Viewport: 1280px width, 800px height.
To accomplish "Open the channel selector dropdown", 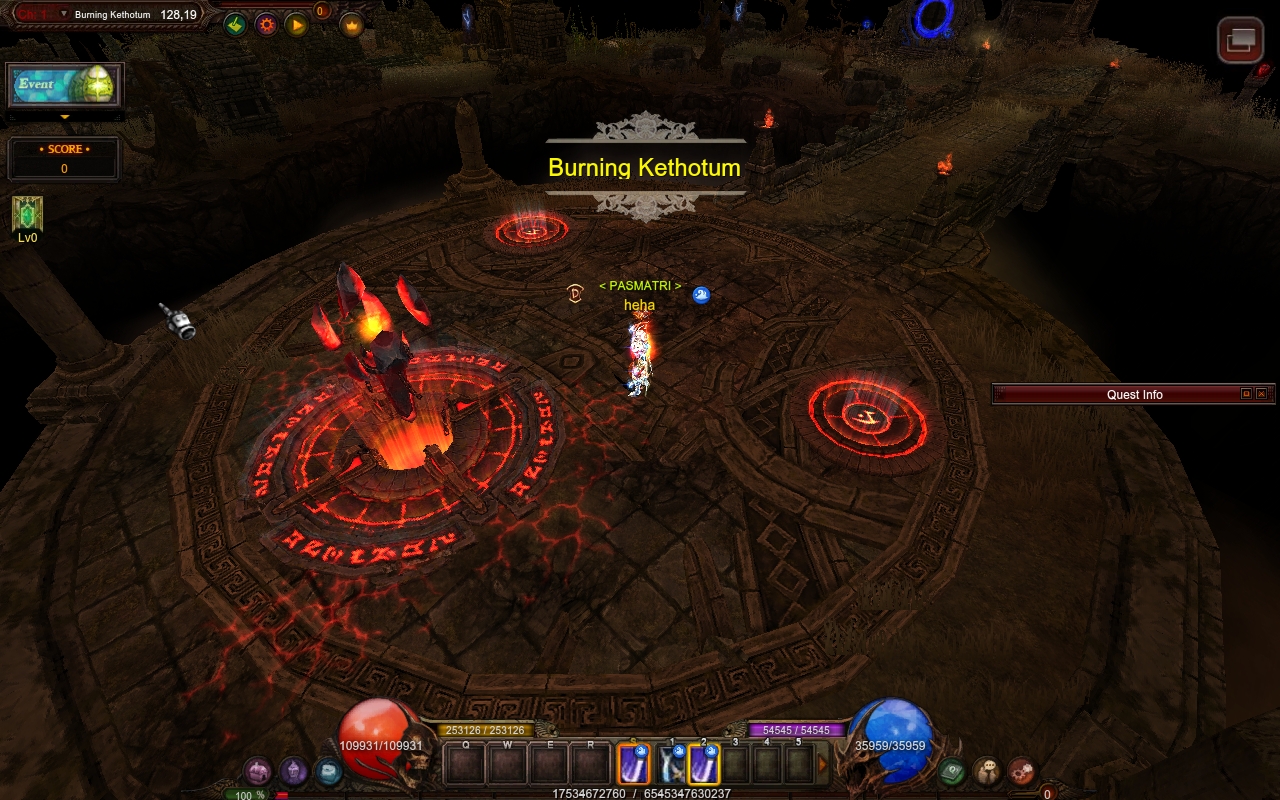I will tap(64, 14).
